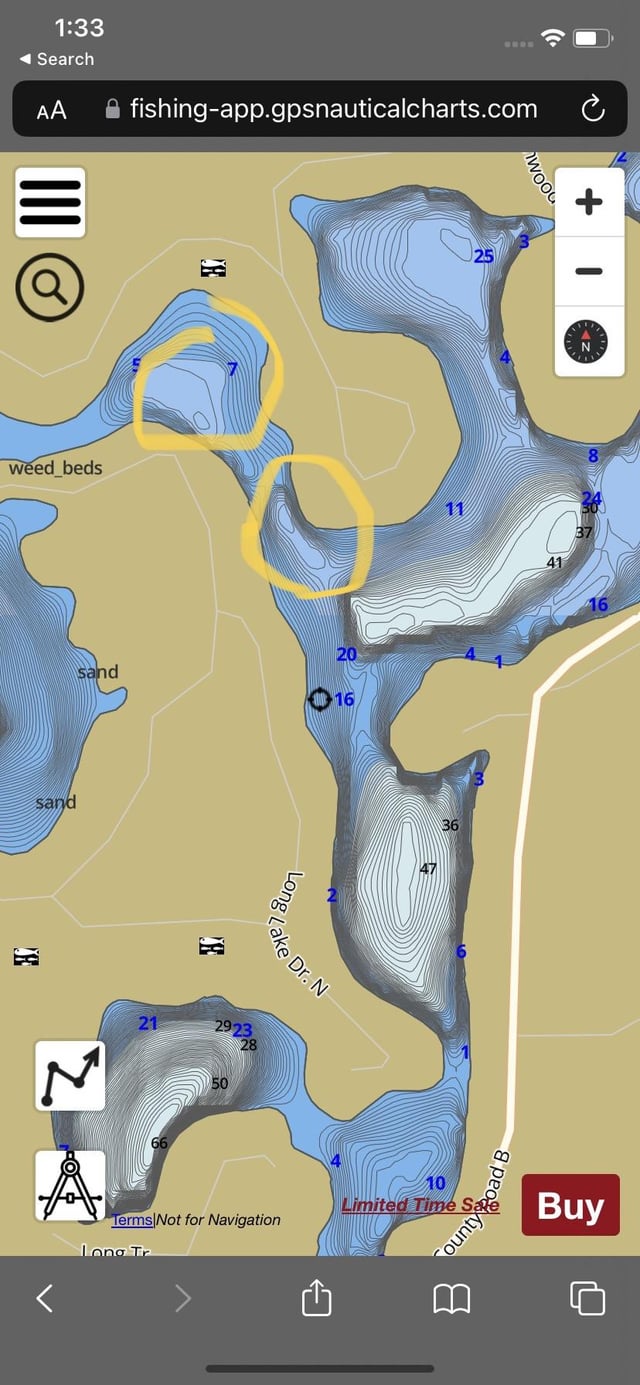Open the hamburger menu
This screenshot has height=1385, width=640.
(x=50, y=203)
